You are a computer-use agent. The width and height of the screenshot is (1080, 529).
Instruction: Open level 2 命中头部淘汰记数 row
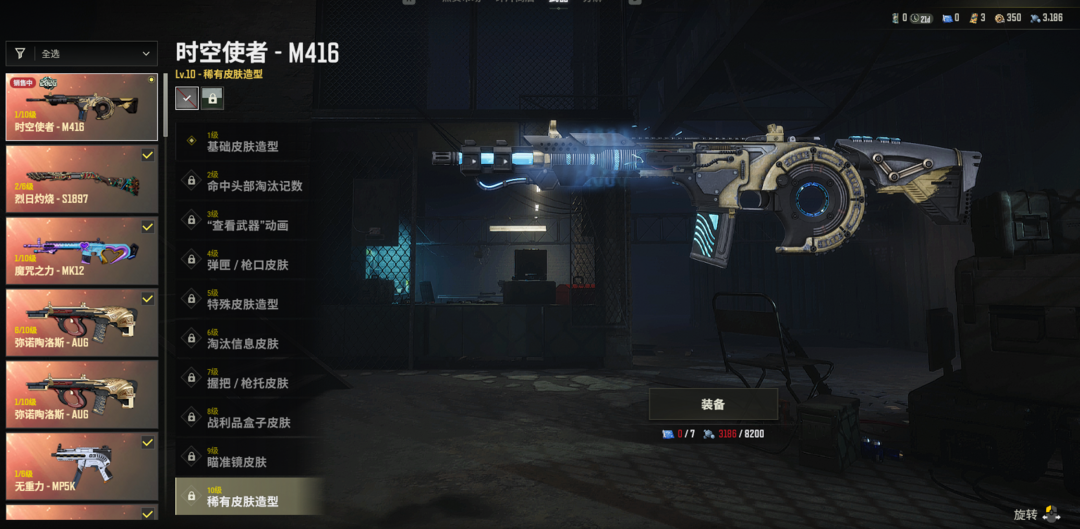[250, 182]
